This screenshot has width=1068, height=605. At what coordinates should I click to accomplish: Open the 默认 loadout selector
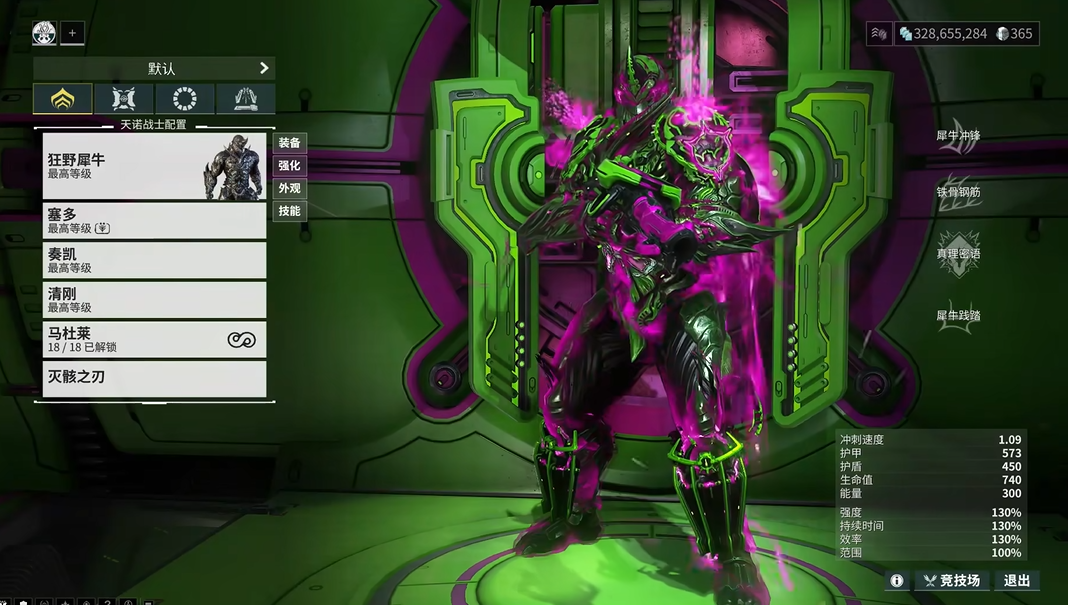(154, 69)
